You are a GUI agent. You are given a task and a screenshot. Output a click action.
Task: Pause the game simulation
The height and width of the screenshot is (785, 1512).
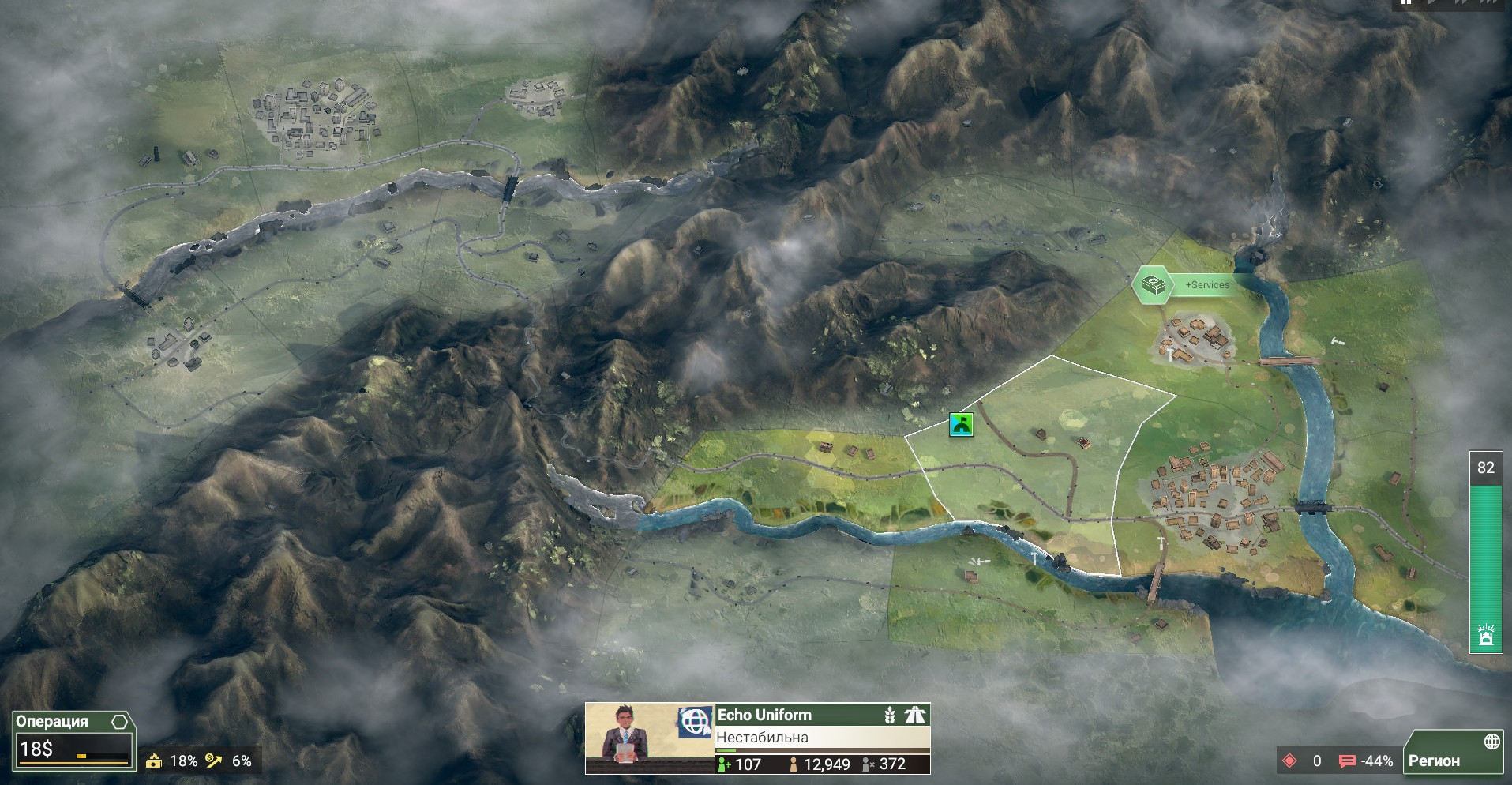click(1405, 3)
